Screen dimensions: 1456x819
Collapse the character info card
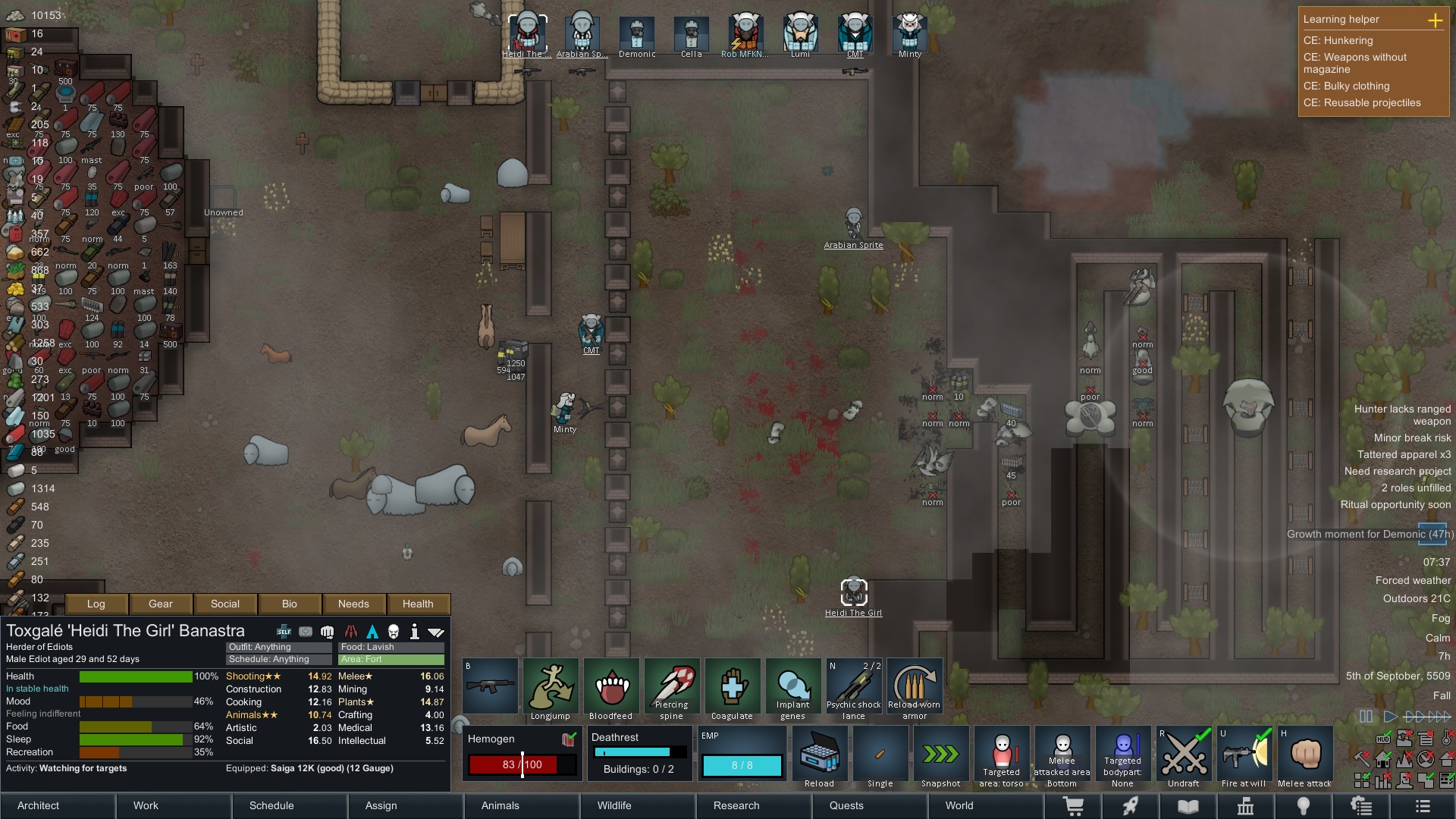click(x=436, y=631)
